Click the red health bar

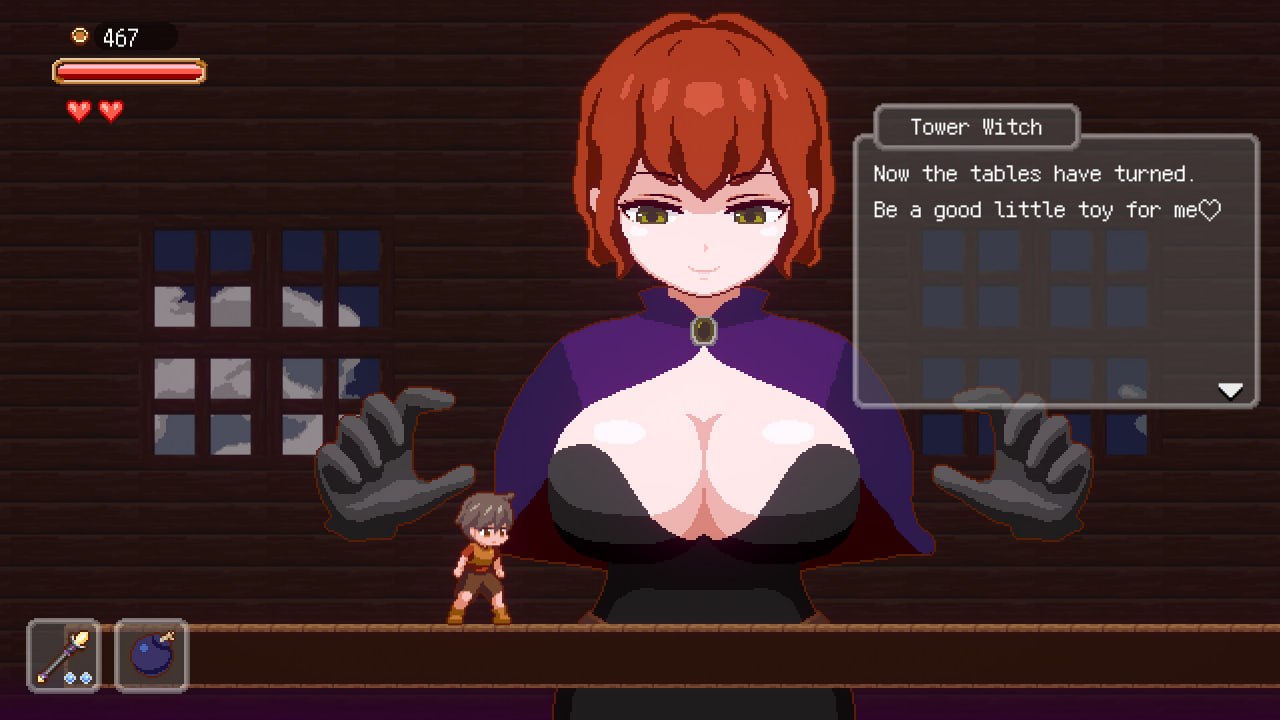click(x=129, y=71)
